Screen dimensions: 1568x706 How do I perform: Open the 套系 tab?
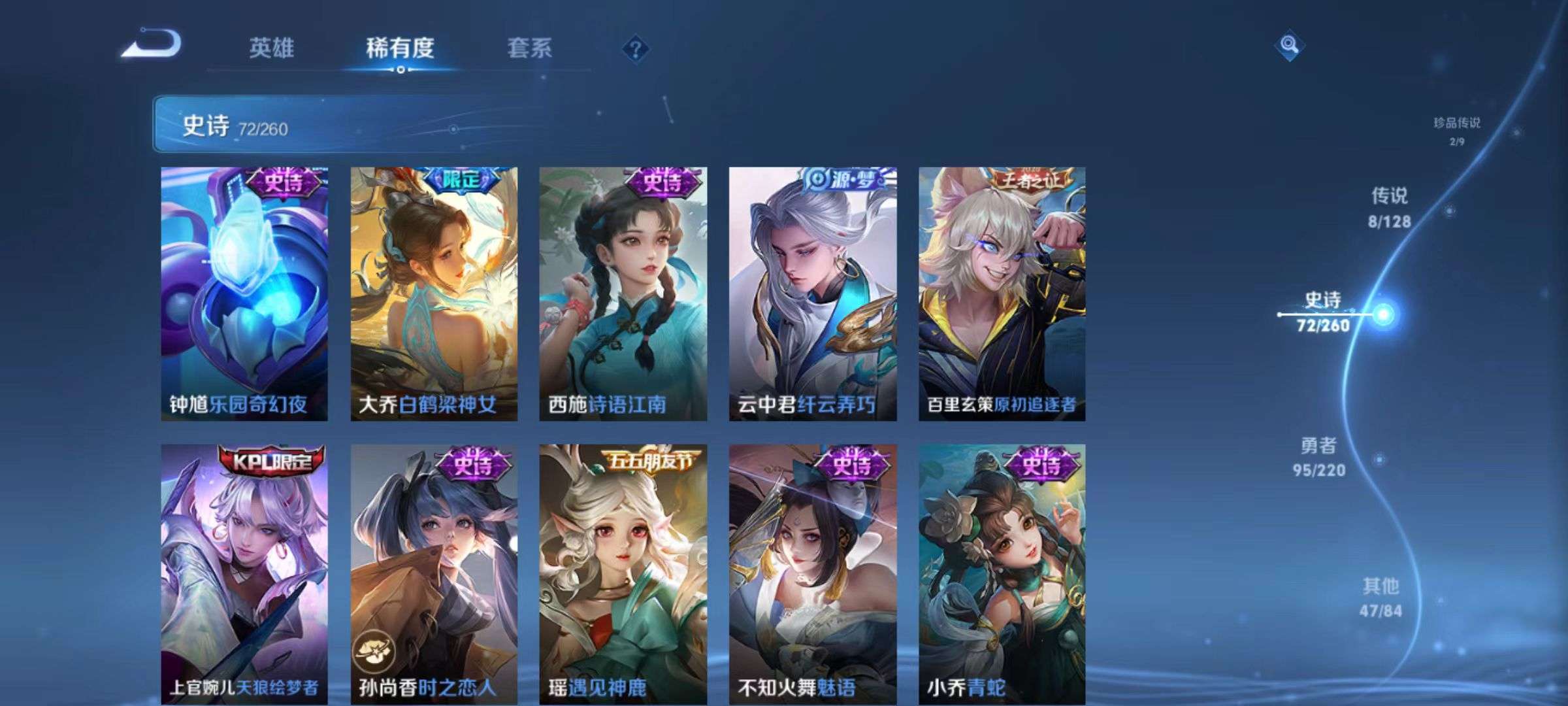coord(529,48)
